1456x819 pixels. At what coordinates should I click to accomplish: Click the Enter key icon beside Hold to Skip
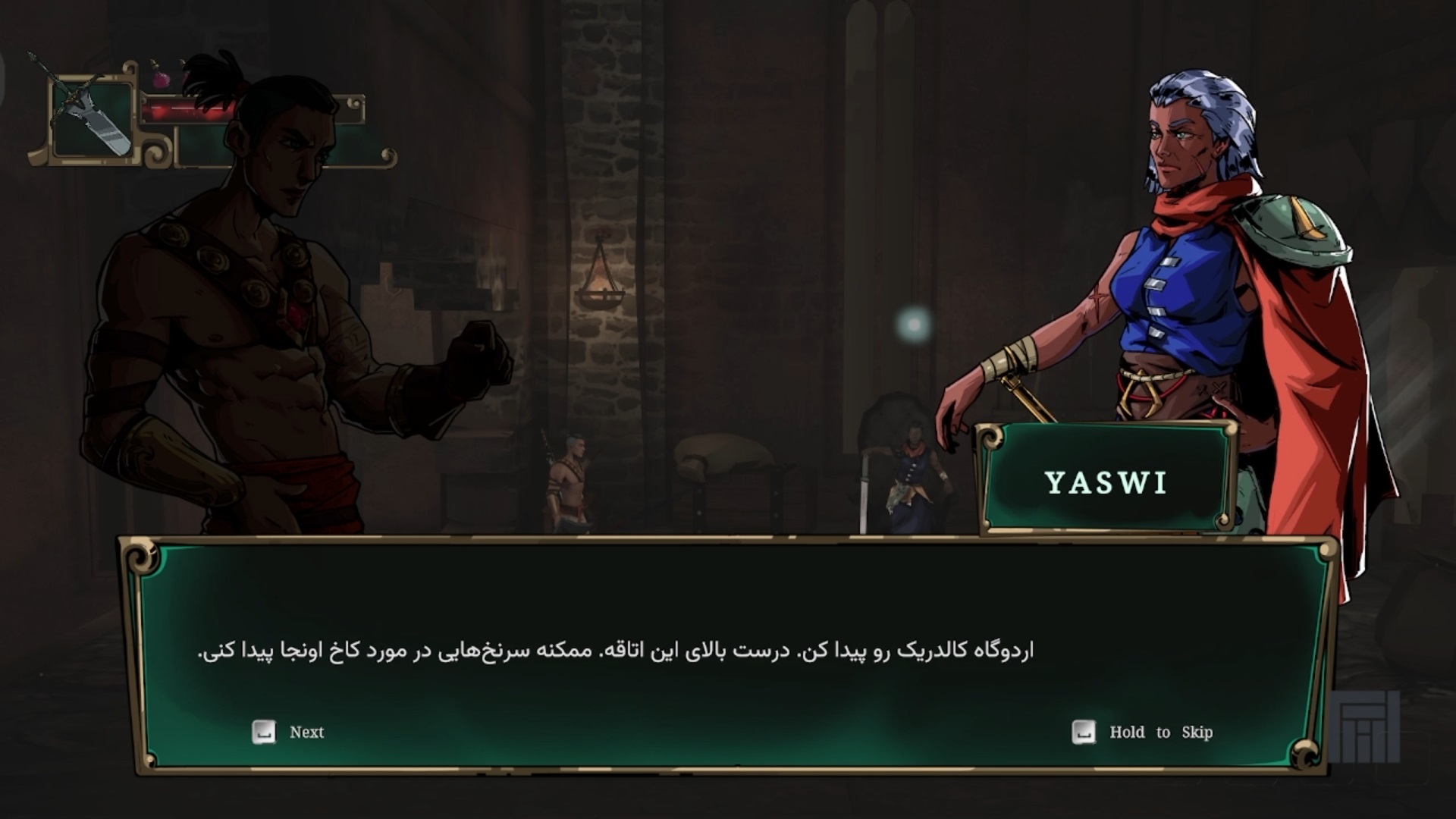(x=1084, y=732)
